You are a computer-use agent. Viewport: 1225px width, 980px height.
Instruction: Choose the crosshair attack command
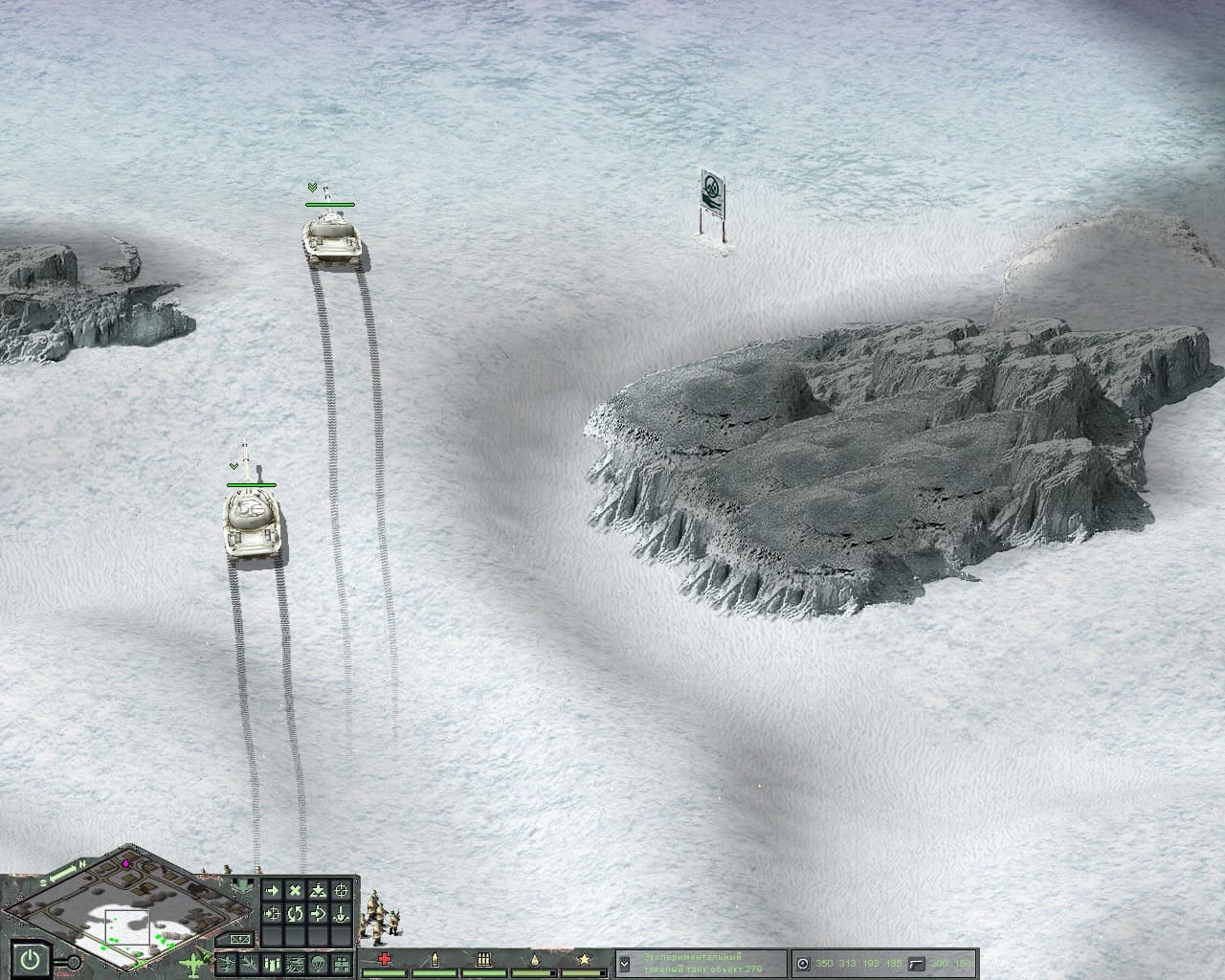pos(342,891)
